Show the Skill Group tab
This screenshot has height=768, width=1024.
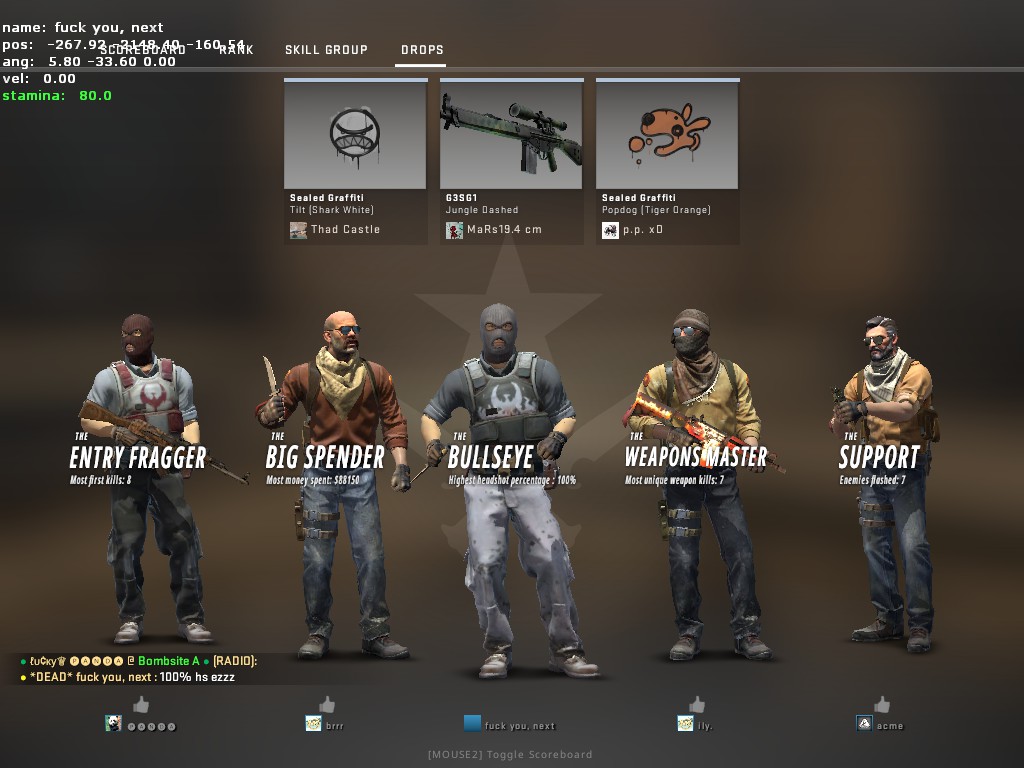pos(326,50)
